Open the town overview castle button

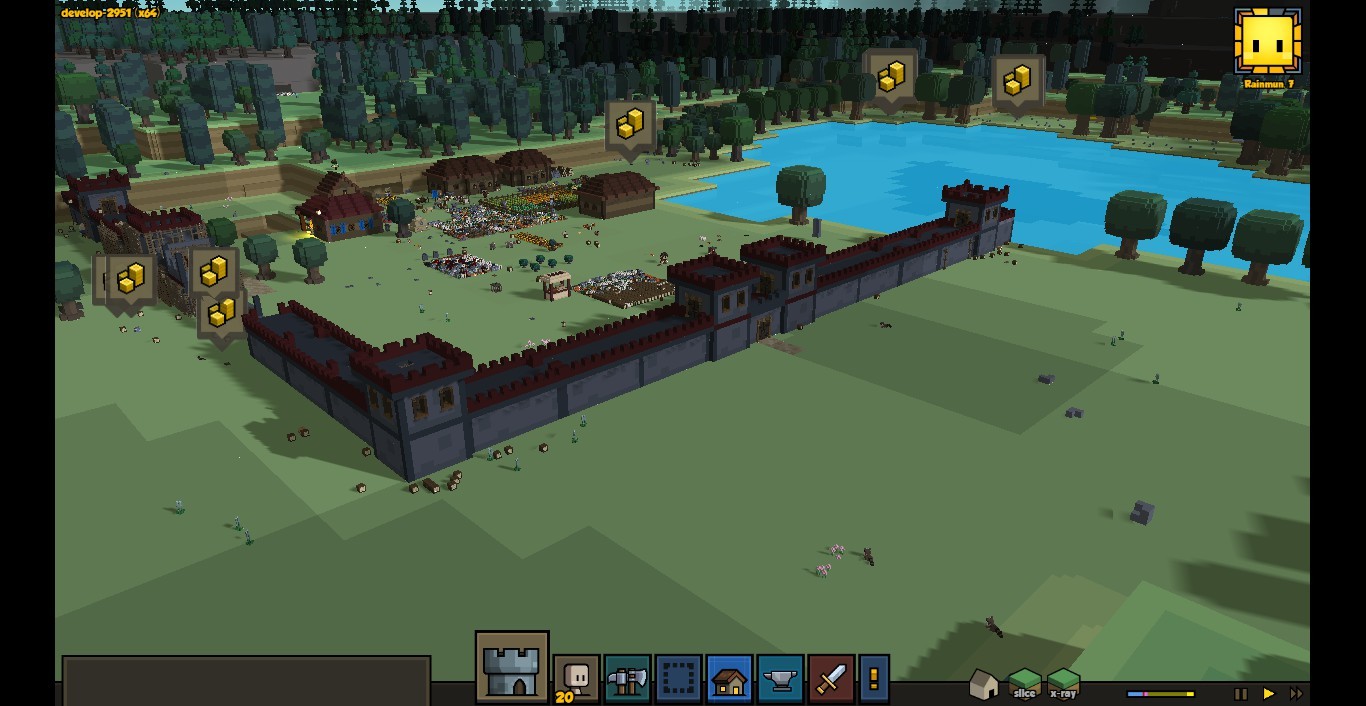point(512,667)
